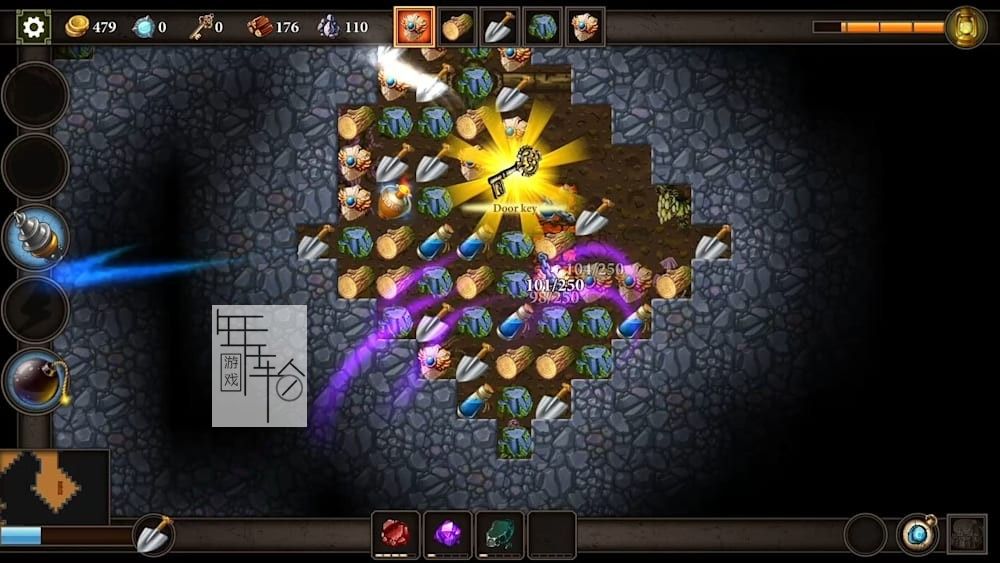Select the wood log slot in top bar

457,27
